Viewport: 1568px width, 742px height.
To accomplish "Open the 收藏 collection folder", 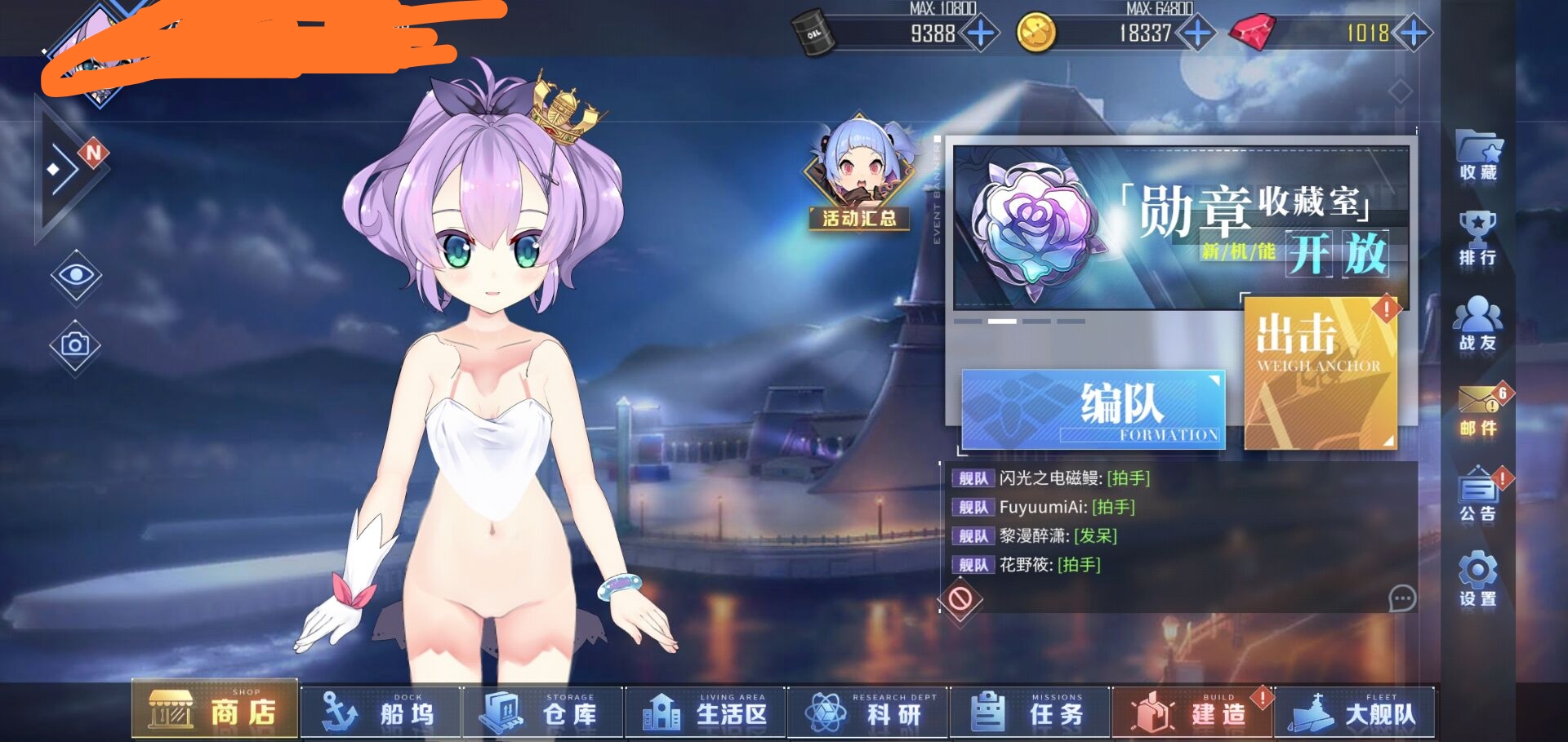I will pyautogui.click(x=1478, y=155).
